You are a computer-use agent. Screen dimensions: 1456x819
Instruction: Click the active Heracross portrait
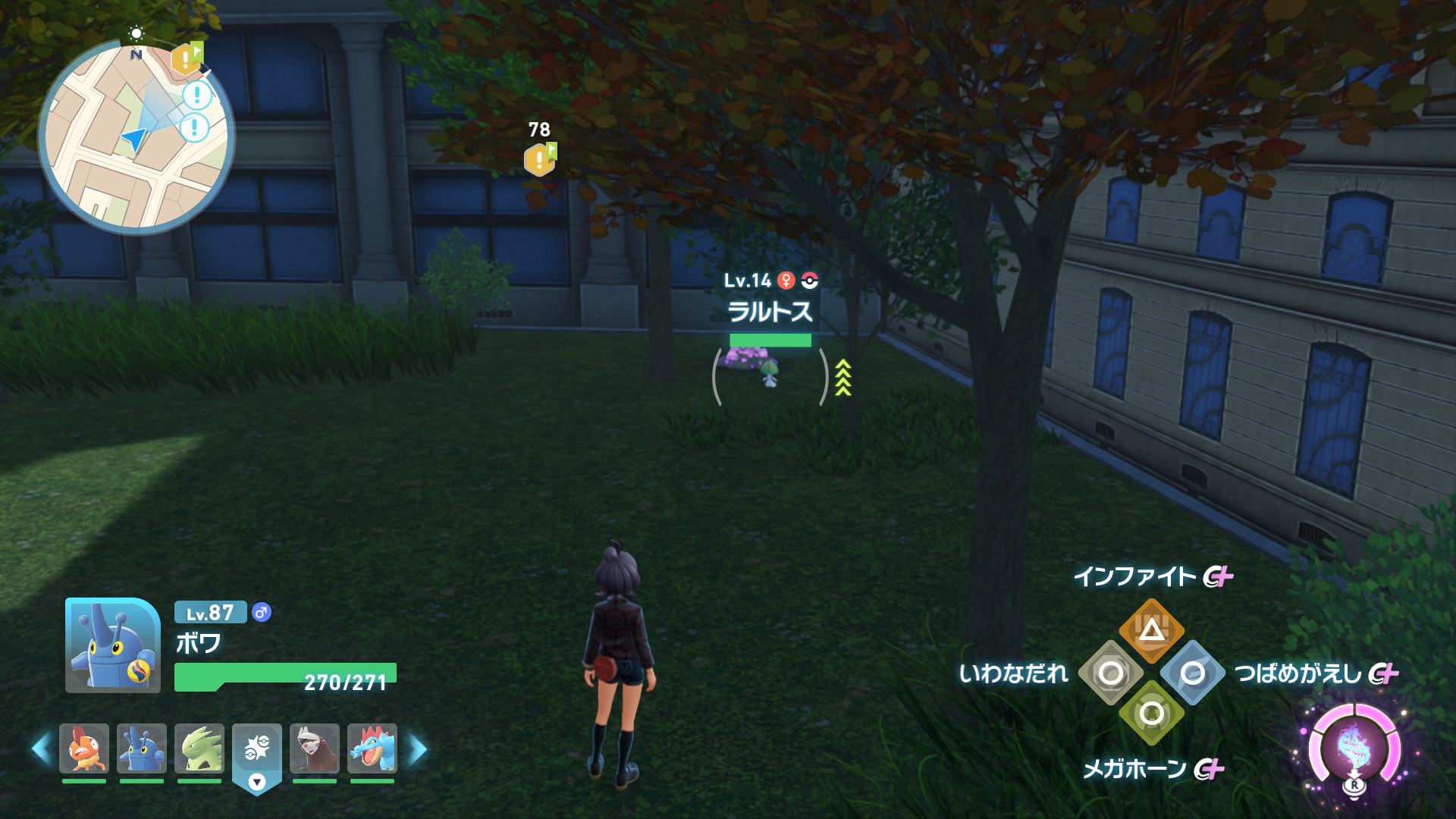point(113,645)
